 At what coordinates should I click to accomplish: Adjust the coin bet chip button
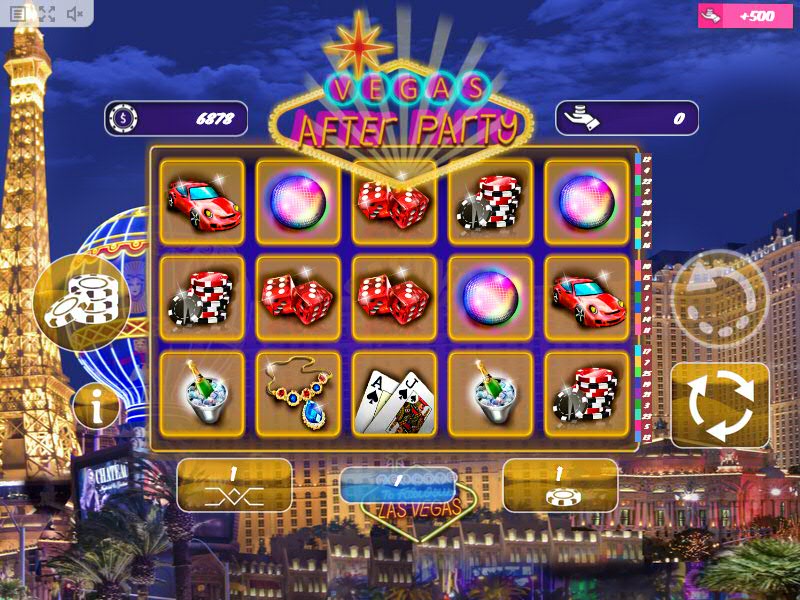pos(560,486)
